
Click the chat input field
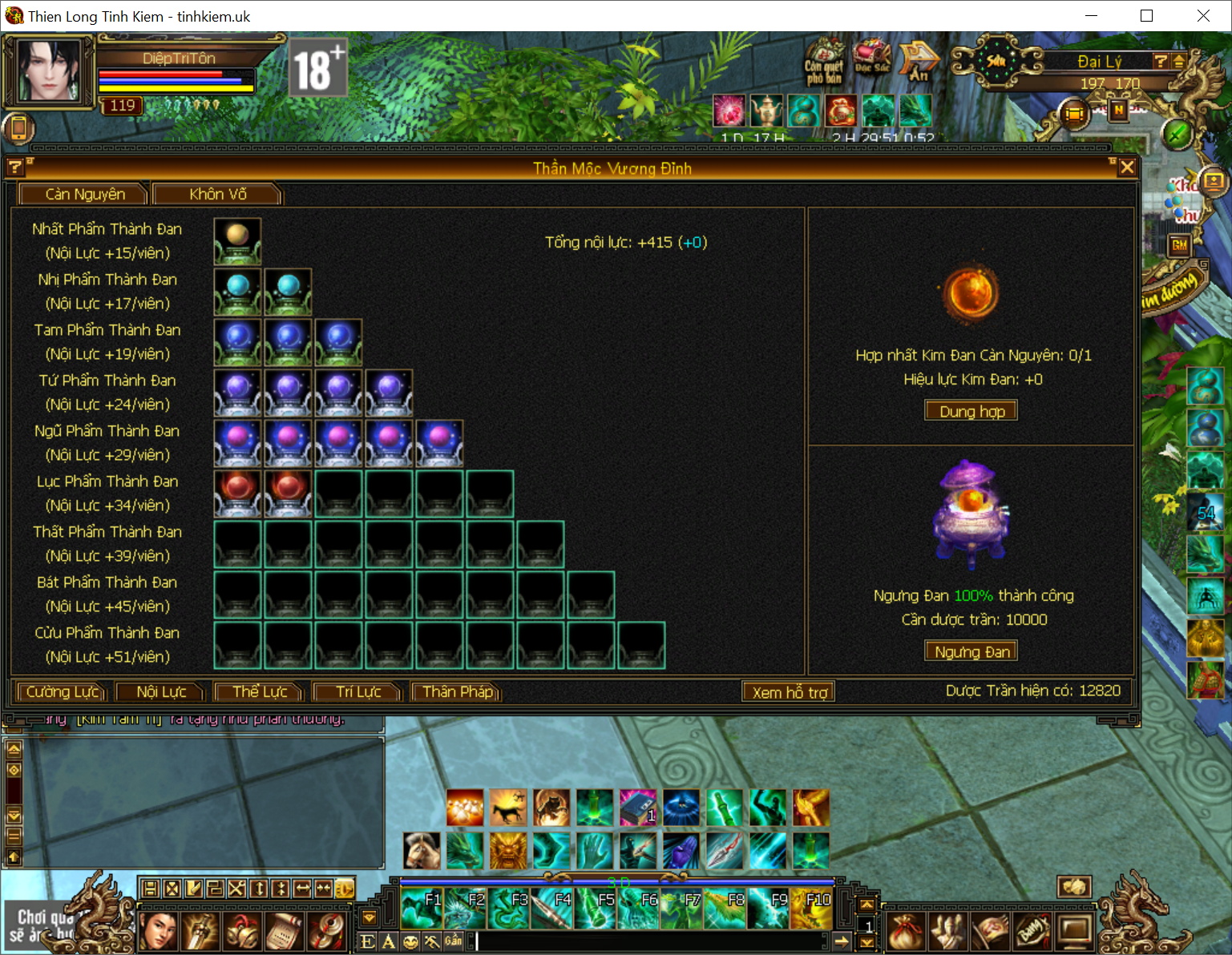(x=649, y=941)
